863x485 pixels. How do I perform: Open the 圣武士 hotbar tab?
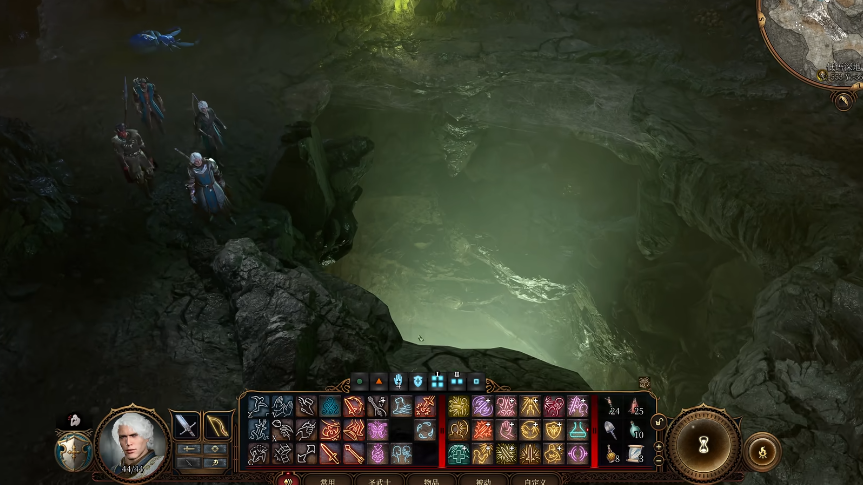(378, 480)
